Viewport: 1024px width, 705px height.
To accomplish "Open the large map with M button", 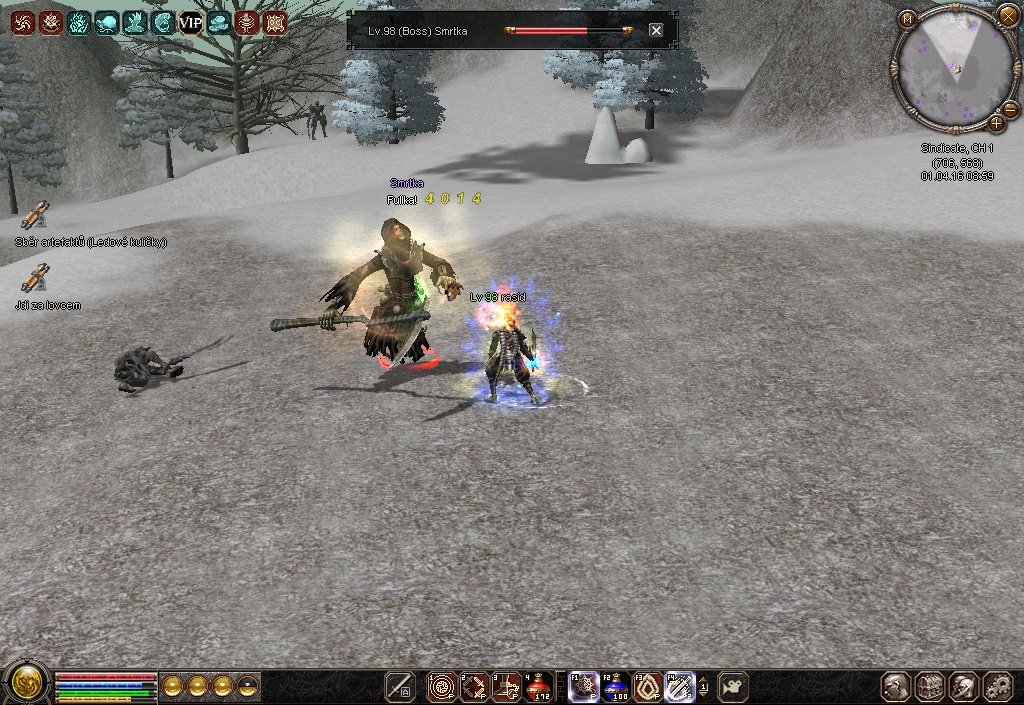I will coord(907,18).
